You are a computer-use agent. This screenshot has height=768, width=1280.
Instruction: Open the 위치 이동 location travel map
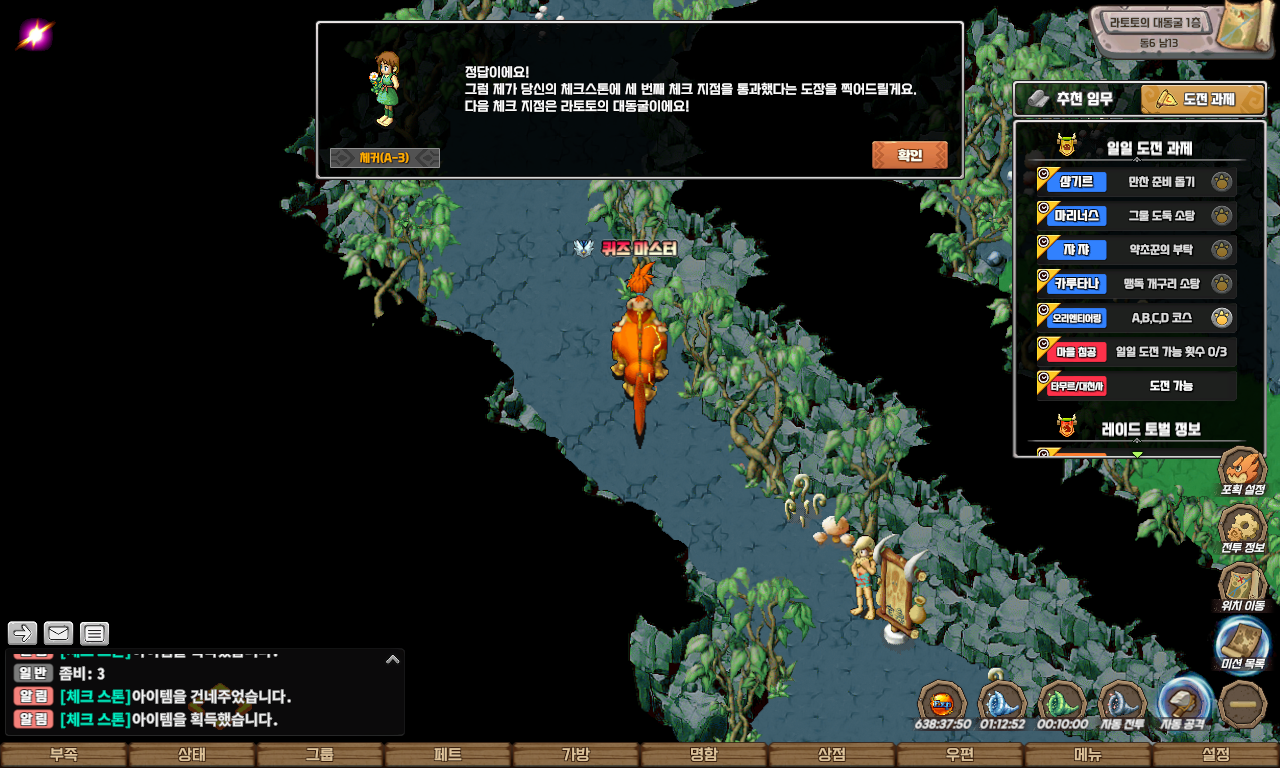tap(1242, 587)
